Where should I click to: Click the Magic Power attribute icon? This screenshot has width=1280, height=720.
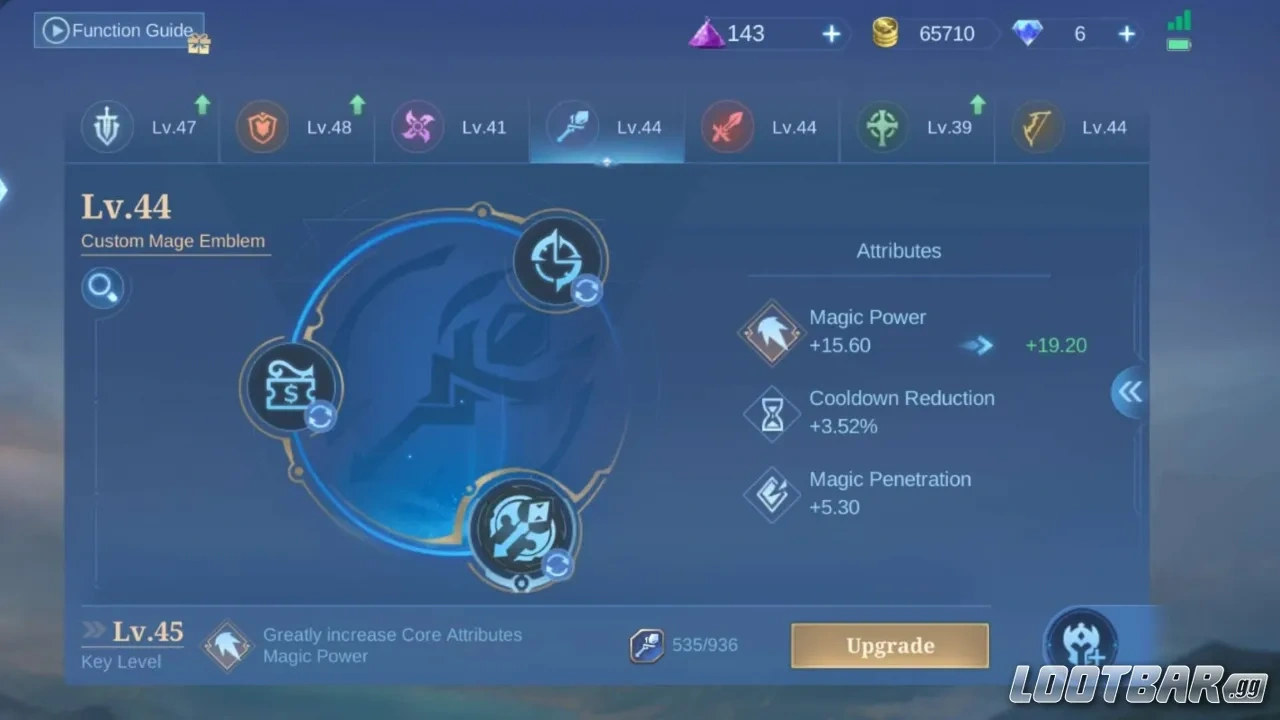(x=771, y=333)
